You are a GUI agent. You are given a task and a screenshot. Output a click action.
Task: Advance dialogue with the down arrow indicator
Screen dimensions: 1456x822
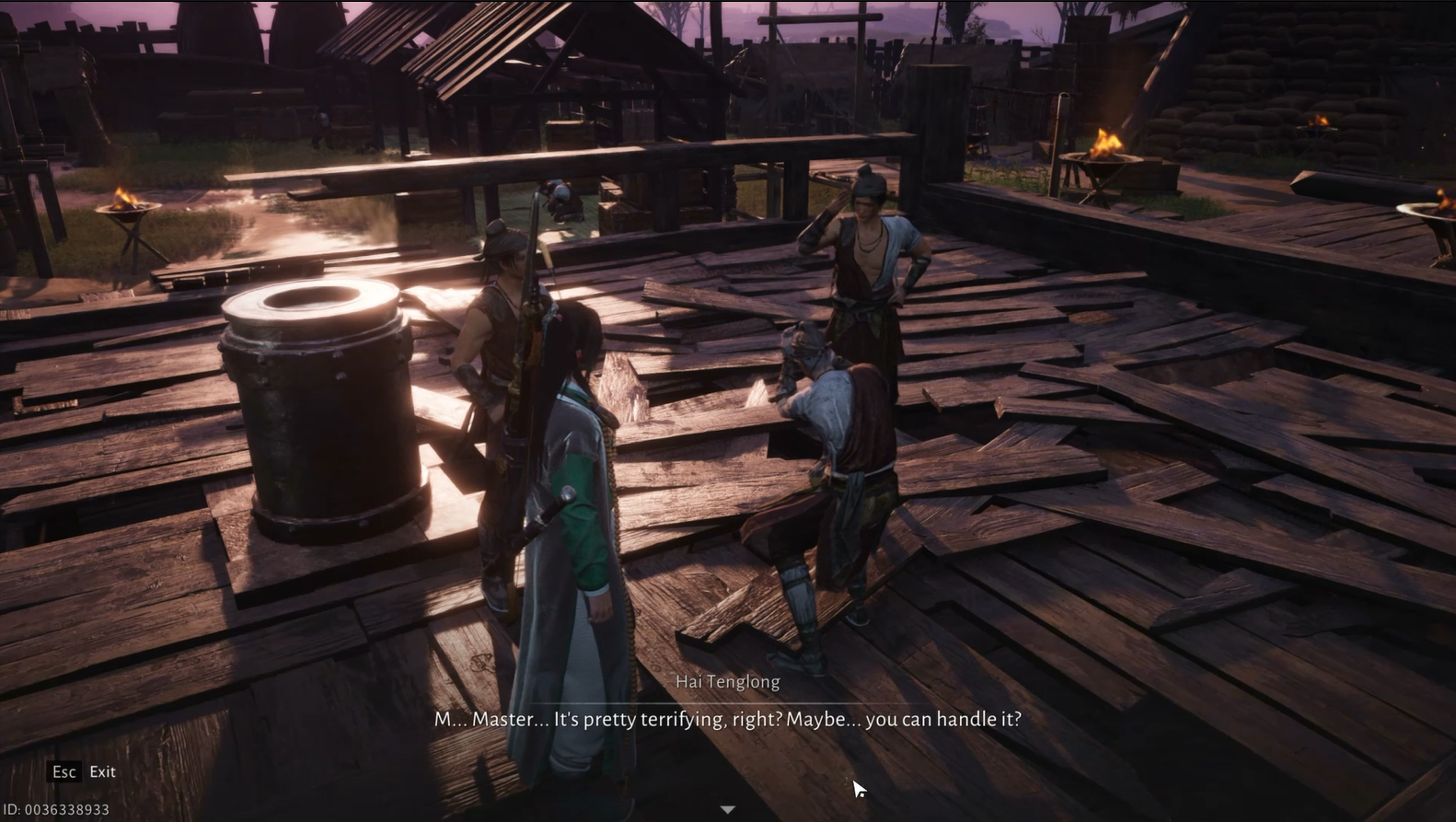coord(727,809)
